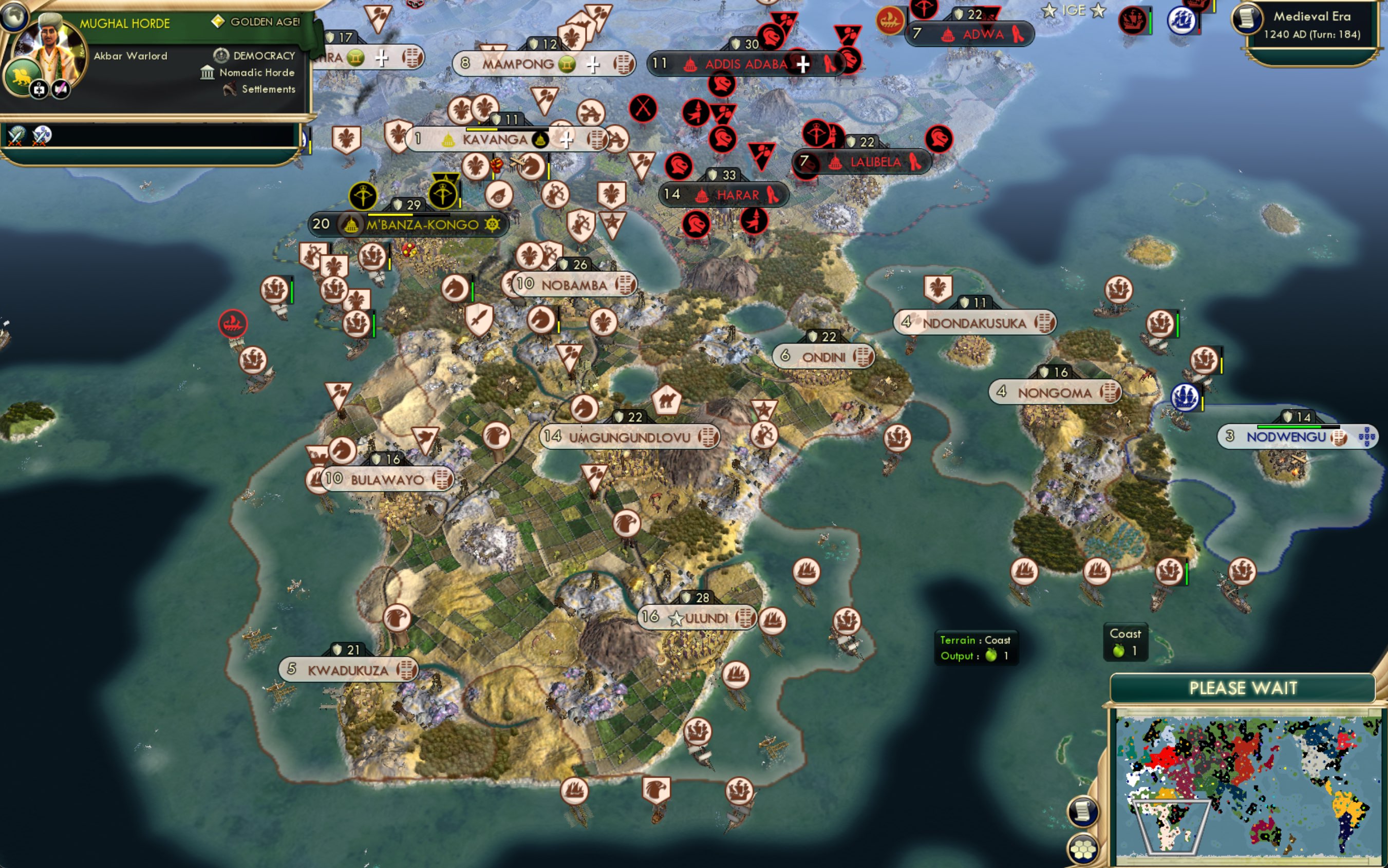The image size is (1388, 868).
Task: Click the IGE label at top
Action: [1074, 10]
